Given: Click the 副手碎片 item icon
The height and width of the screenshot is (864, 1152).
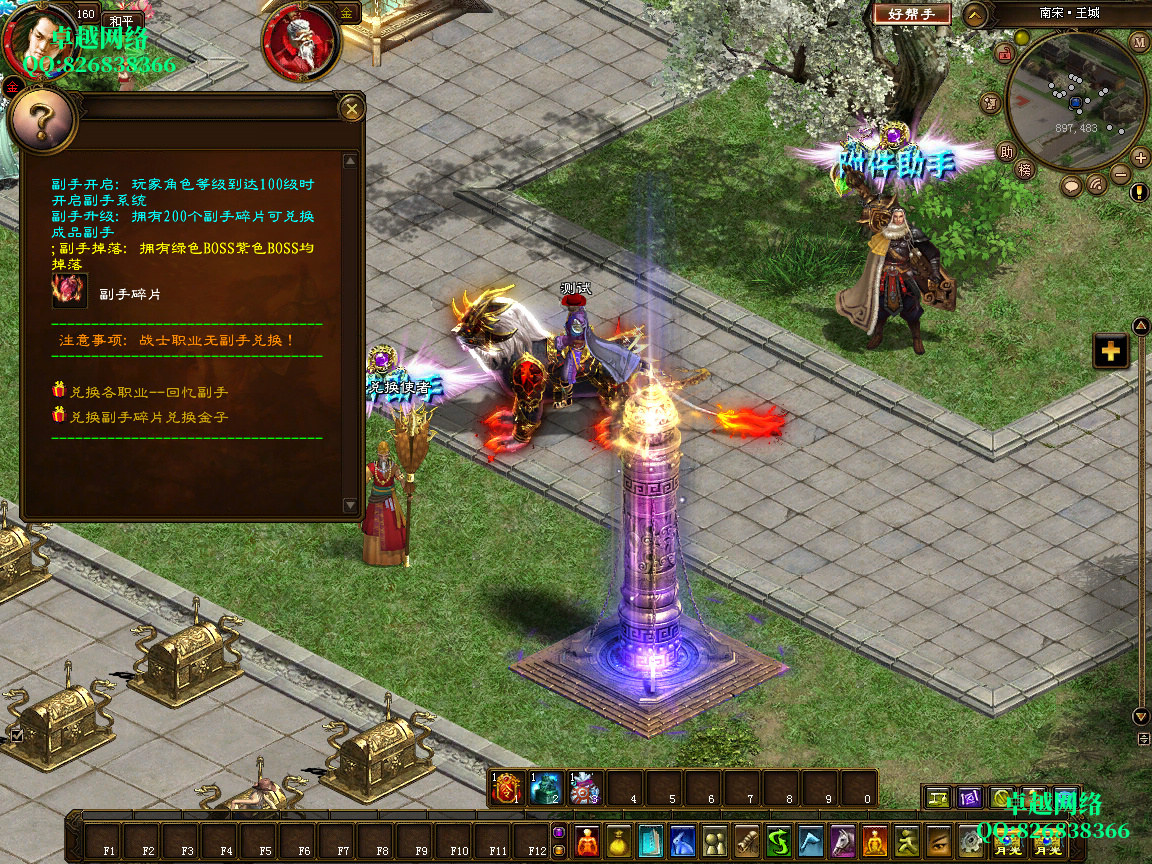Looking at the screenshot, I should (x=70, y=291).
